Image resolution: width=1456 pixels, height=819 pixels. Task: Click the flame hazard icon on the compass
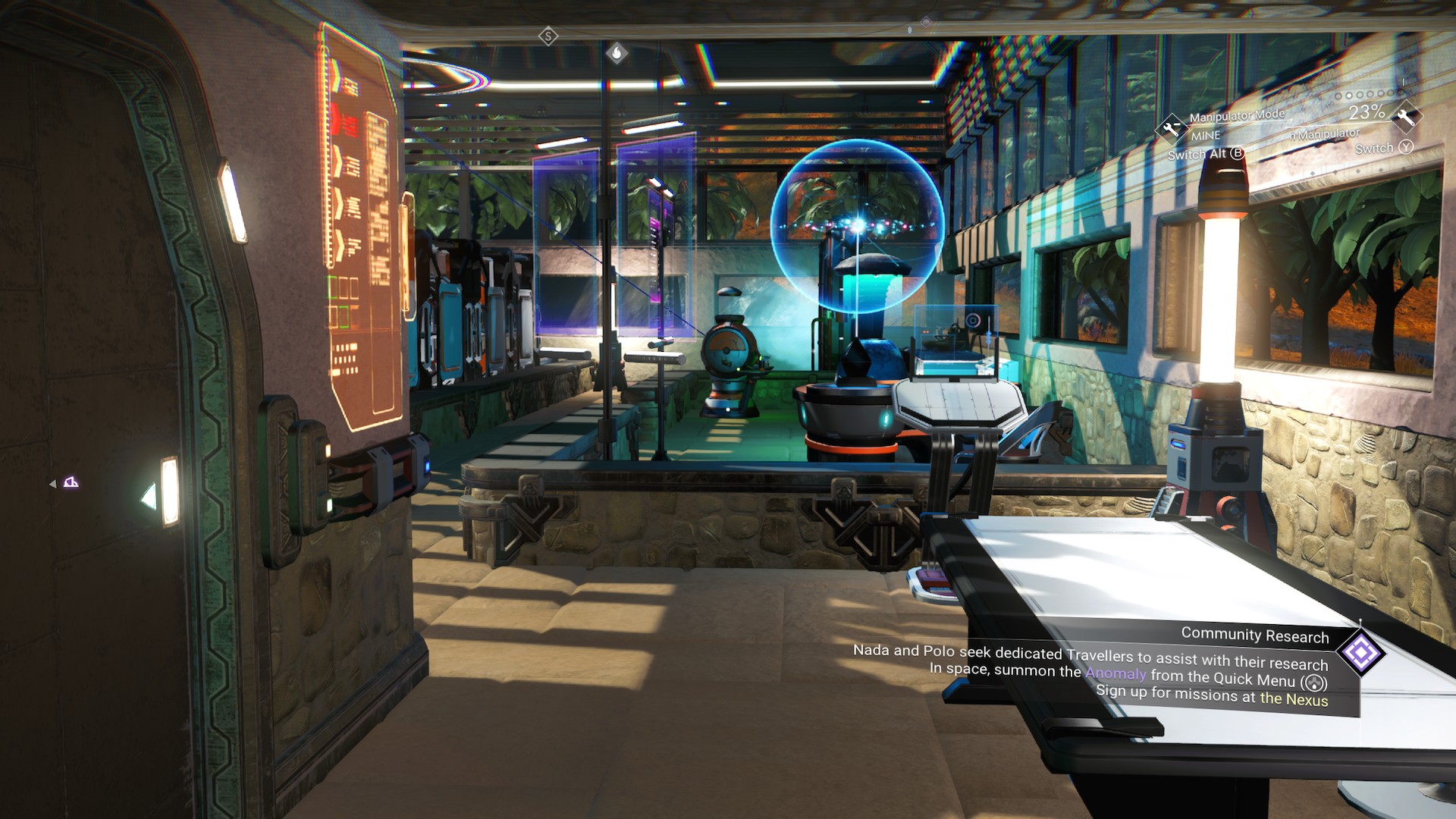[617, 52]
